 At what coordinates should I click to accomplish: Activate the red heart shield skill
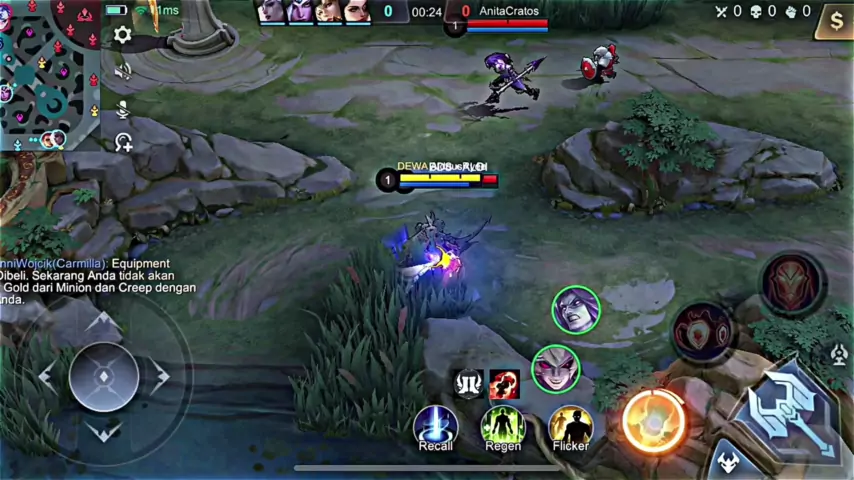tap(703, 331)
